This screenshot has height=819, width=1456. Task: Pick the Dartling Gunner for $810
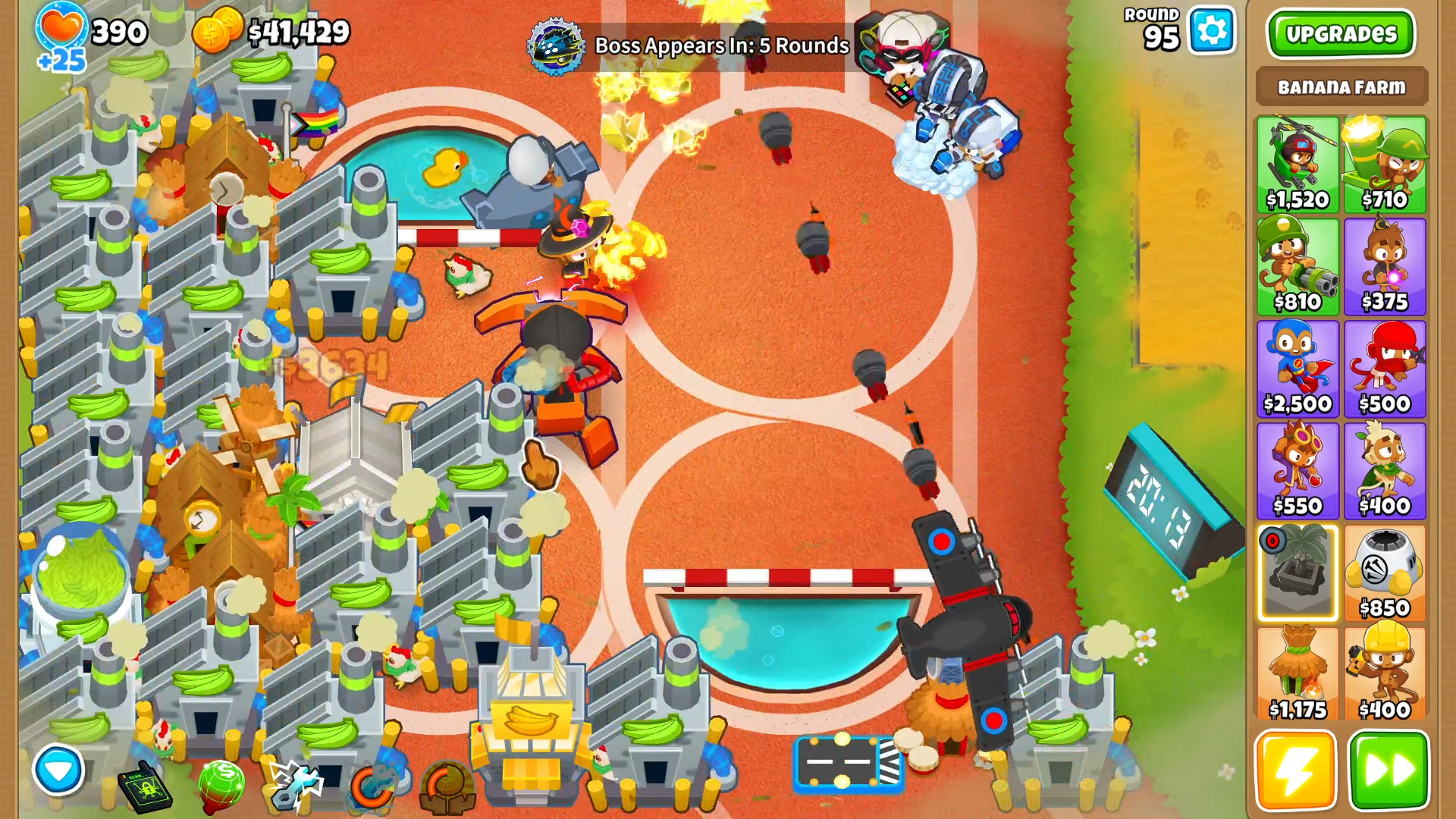(1298, 267)
